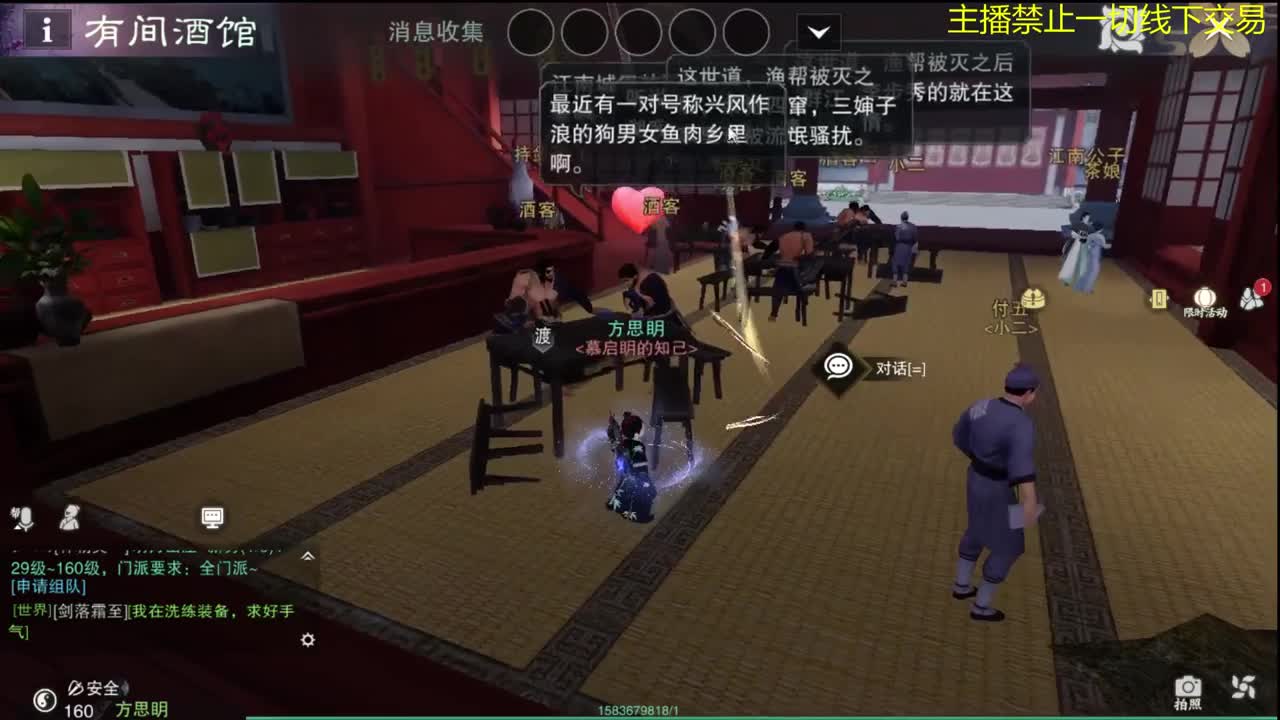Image resolution: width=1280 pixels, height=720 pixels.
Task: Open the chat settings gear icon
Action: (307, 640)
